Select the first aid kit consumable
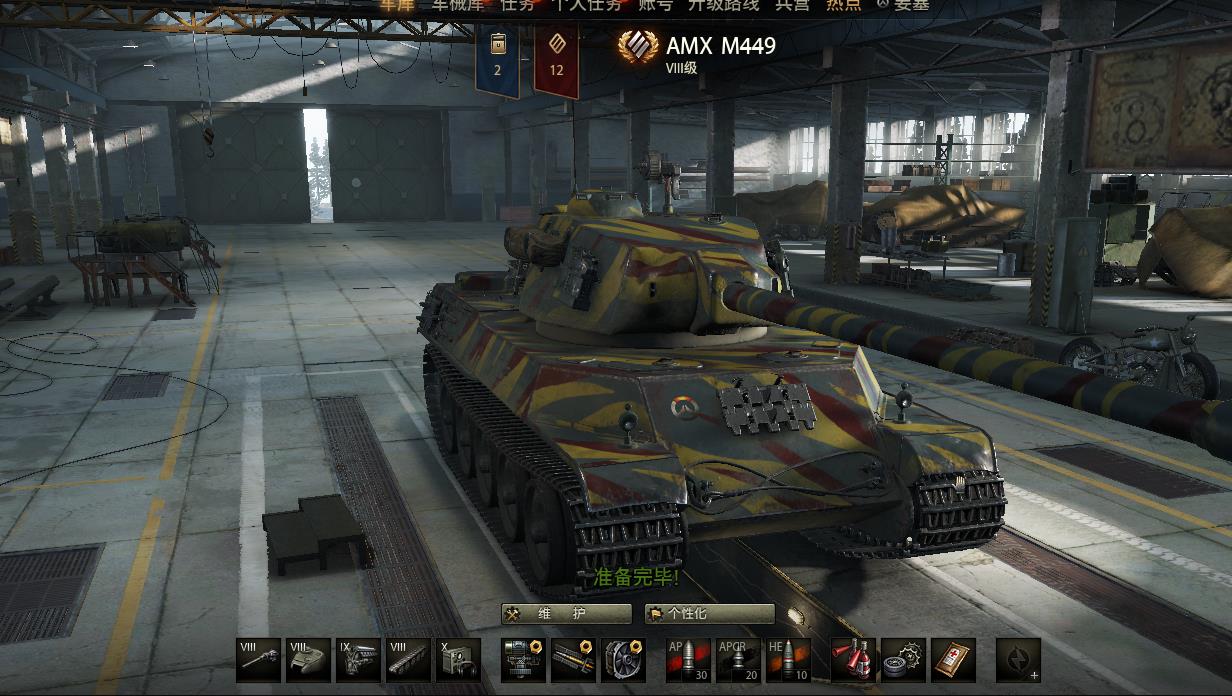Screen dimensions: 1232x696 pyautogui.click(x=953, y=660)
